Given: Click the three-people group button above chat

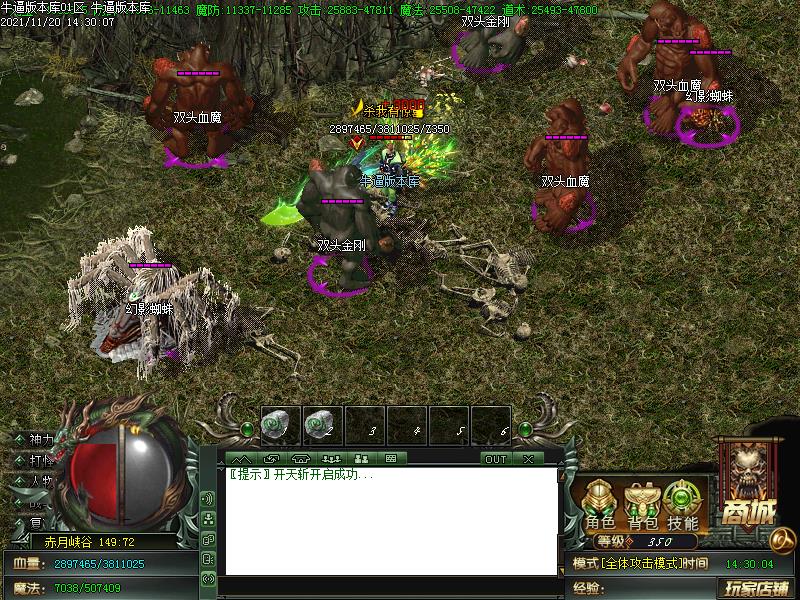Looking at the screenshot, I should click(x=333, y=459).
